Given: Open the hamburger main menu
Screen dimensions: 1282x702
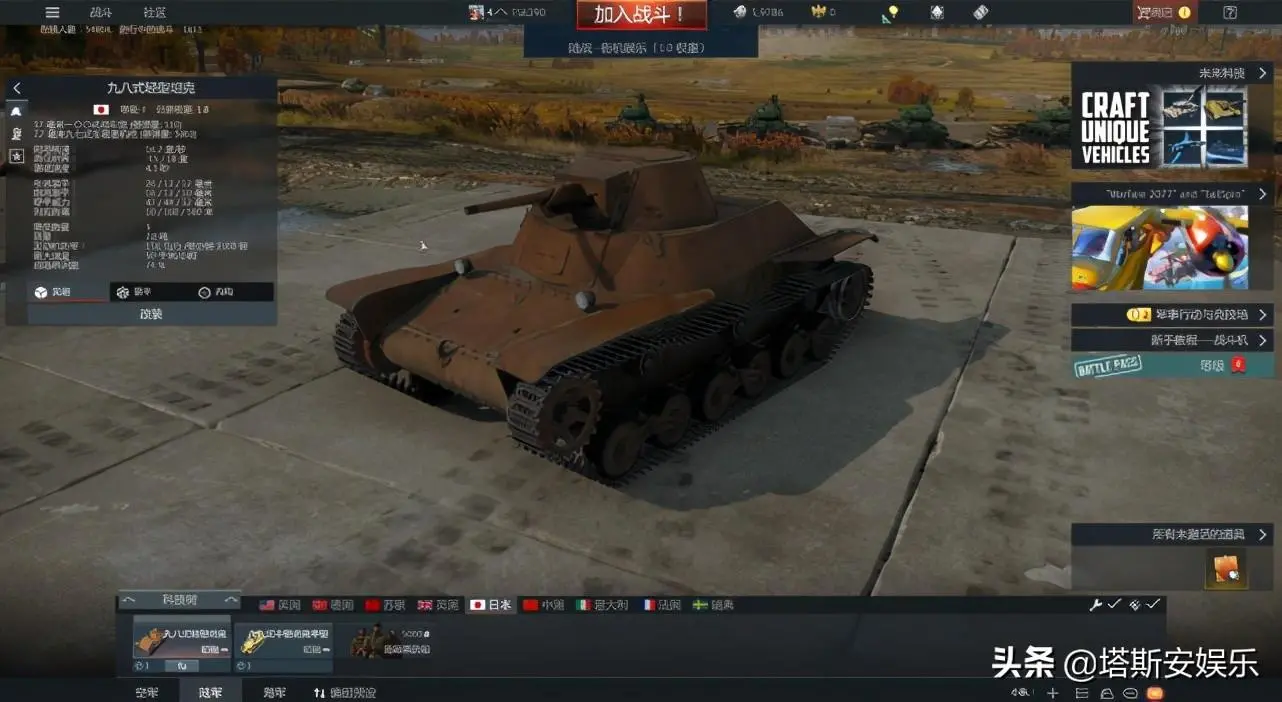Looking at the screenshot, I should click(x=53, y=12).
